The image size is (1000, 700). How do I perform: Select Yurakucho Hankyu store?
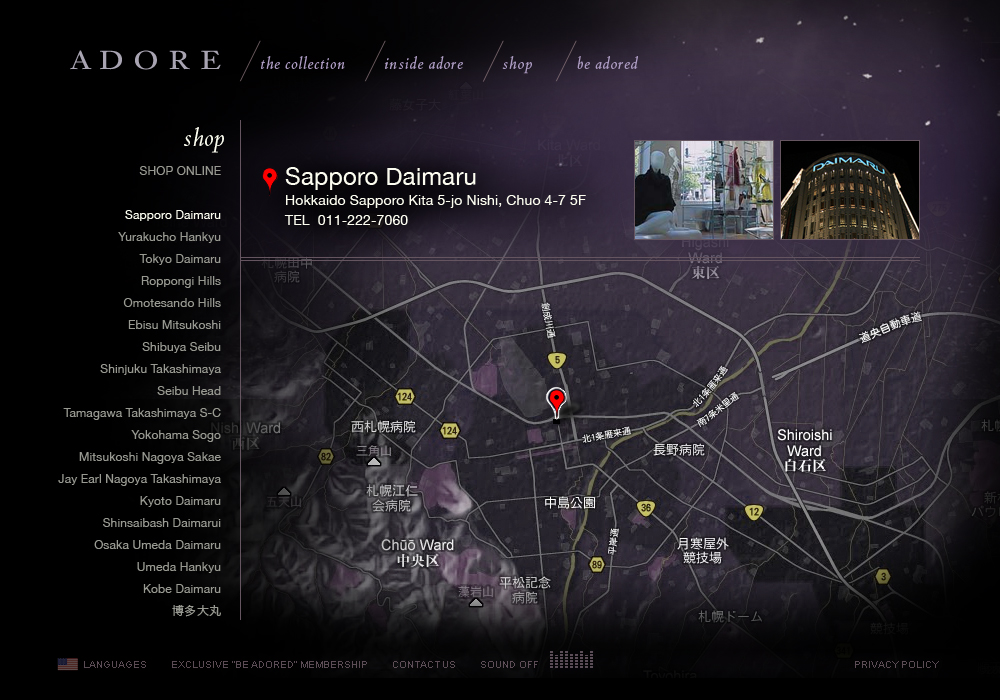(x=169, y=237)
